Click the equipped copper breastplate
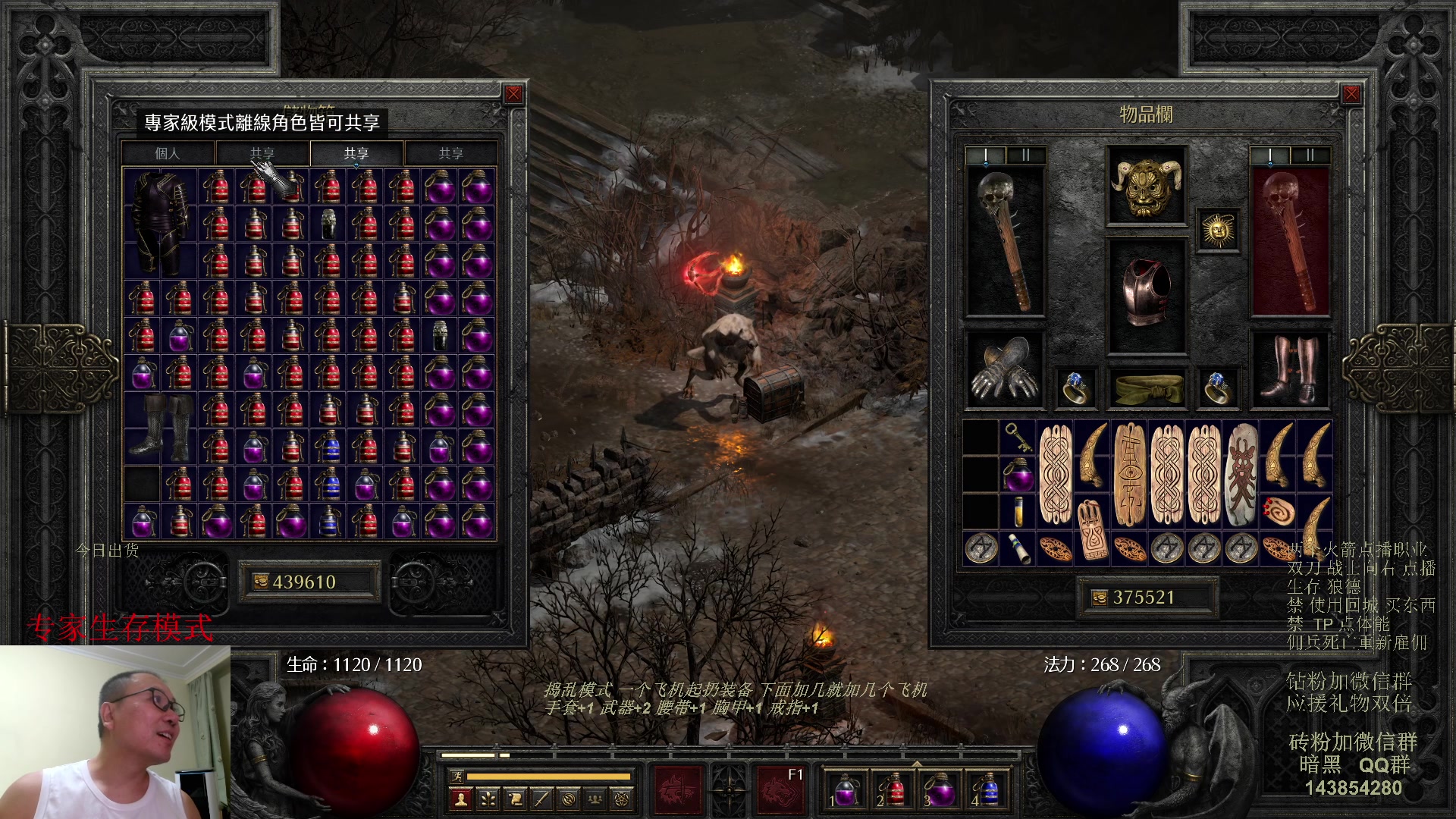 click(x=1146, y=294)
